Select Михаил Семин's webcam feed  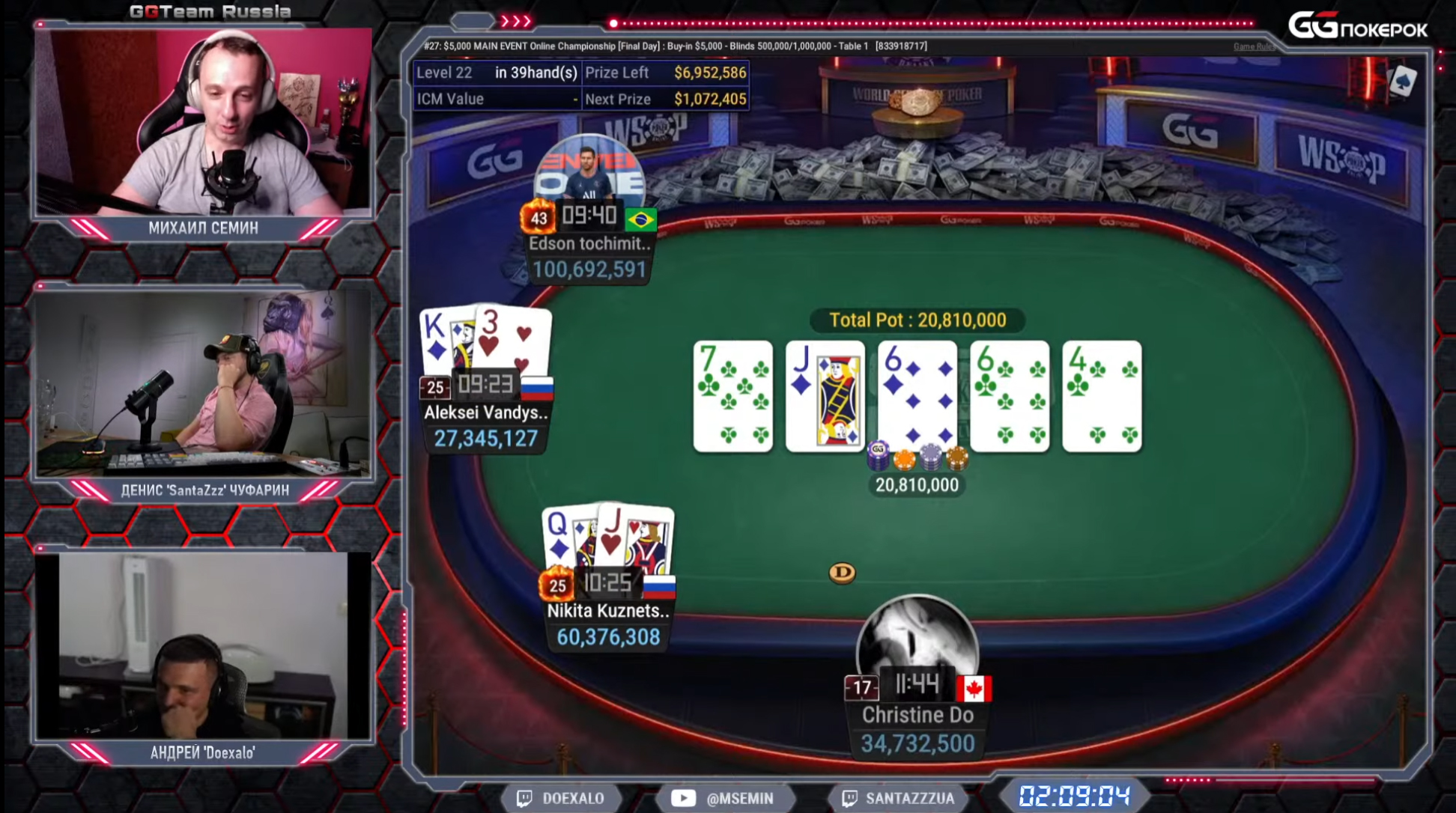[x=204, y=121]
